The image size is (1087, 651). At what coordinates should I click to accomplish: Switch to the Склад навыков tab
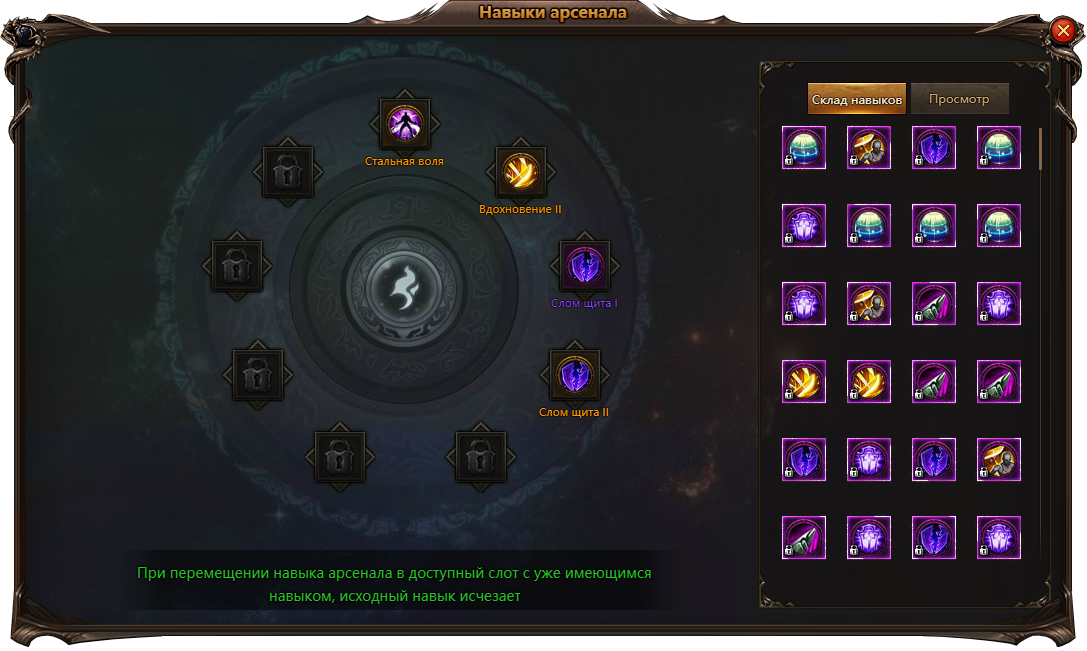click(857, 99)
